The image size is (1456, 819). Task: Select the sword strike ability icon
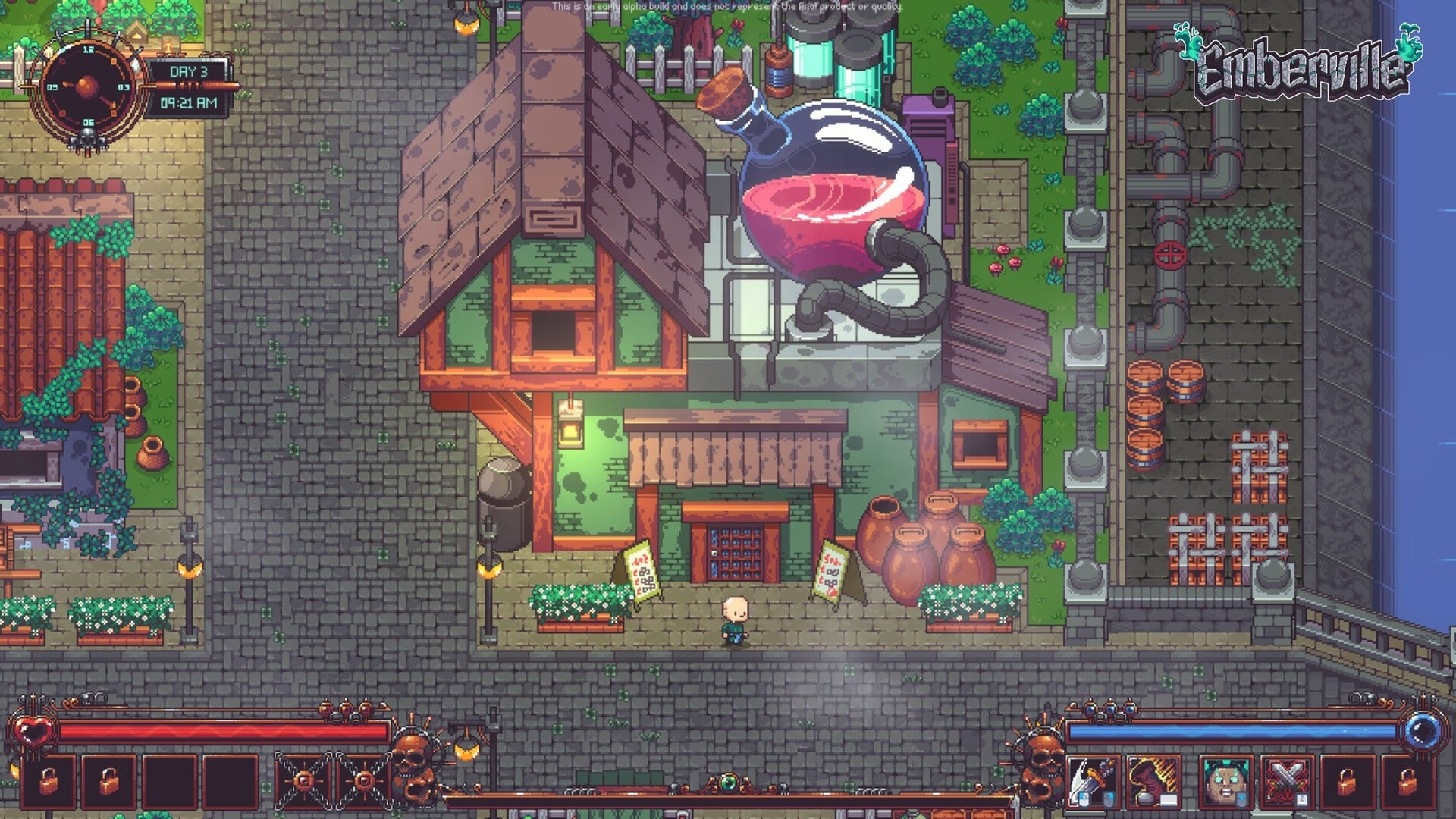1092,783
